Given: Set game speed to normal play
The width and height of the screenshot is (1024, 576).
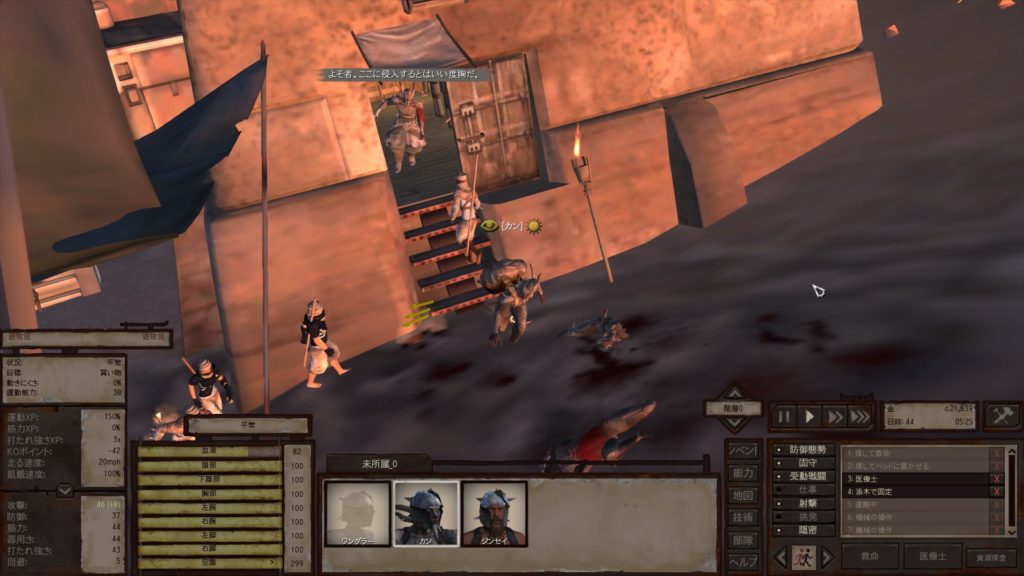Looking at the screenshot, I should click(x=810, y=416).
